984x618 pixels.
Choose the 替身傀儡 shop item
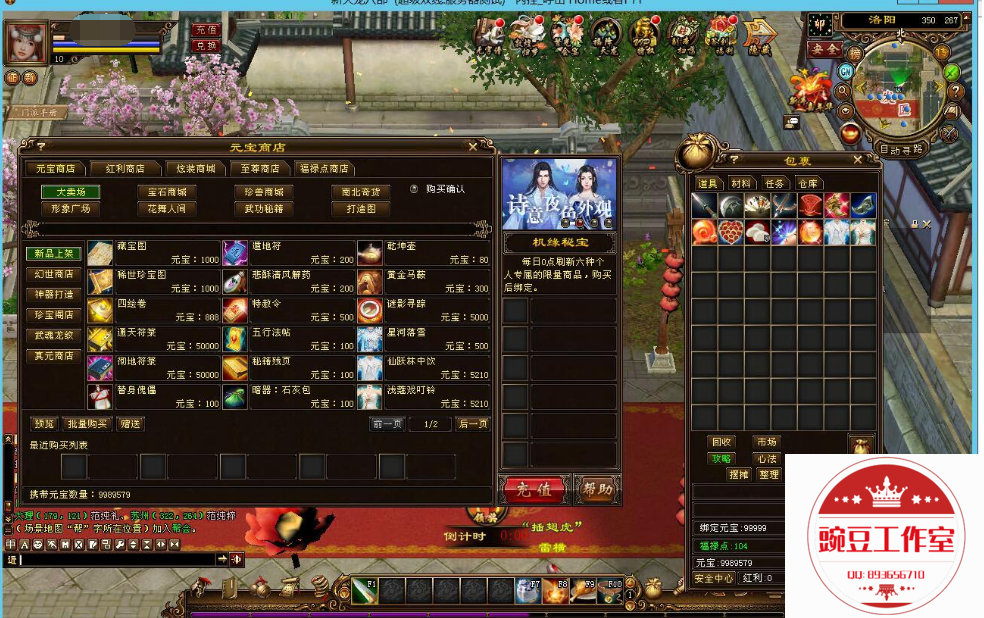click(101, 397)
